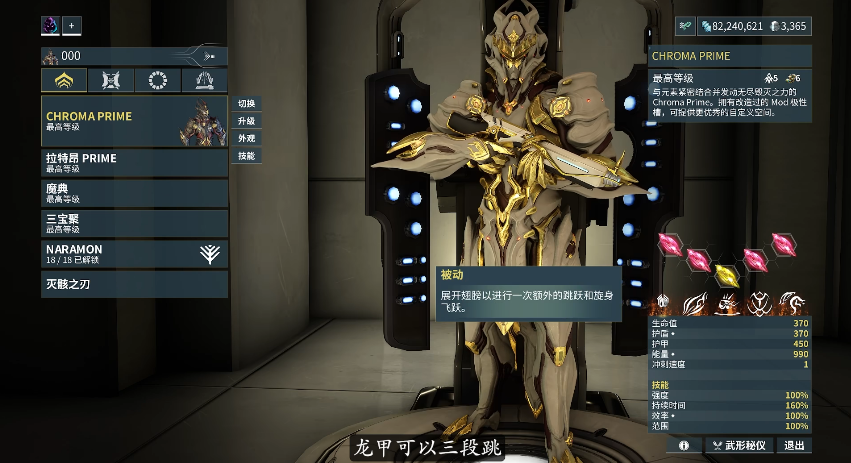The image size is (851, 463).
Task: Show the 技能 (abilities) panel
Action: pyautogui.click(x=246, y=156)
